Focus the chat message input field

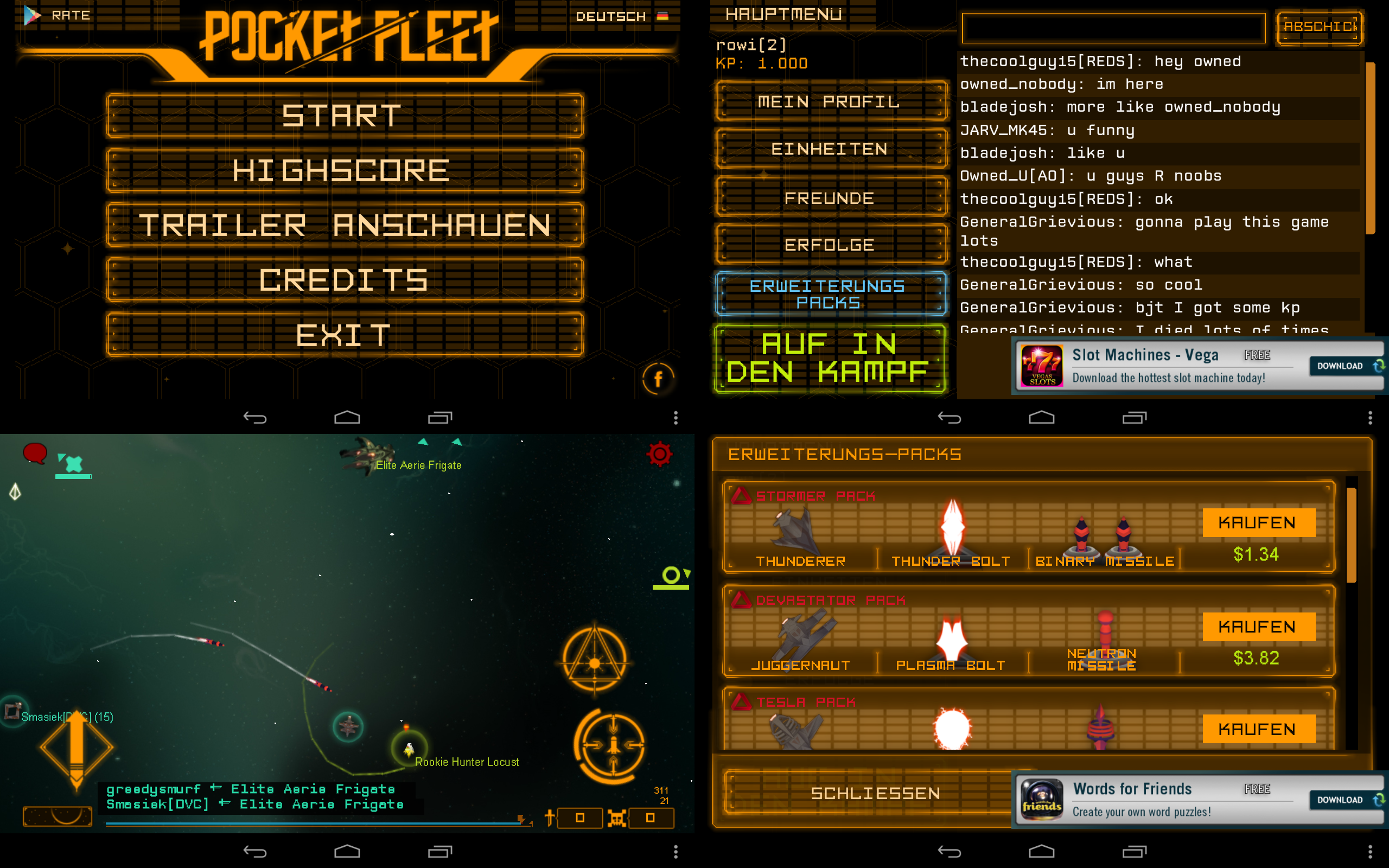[x=1113, y=28]
